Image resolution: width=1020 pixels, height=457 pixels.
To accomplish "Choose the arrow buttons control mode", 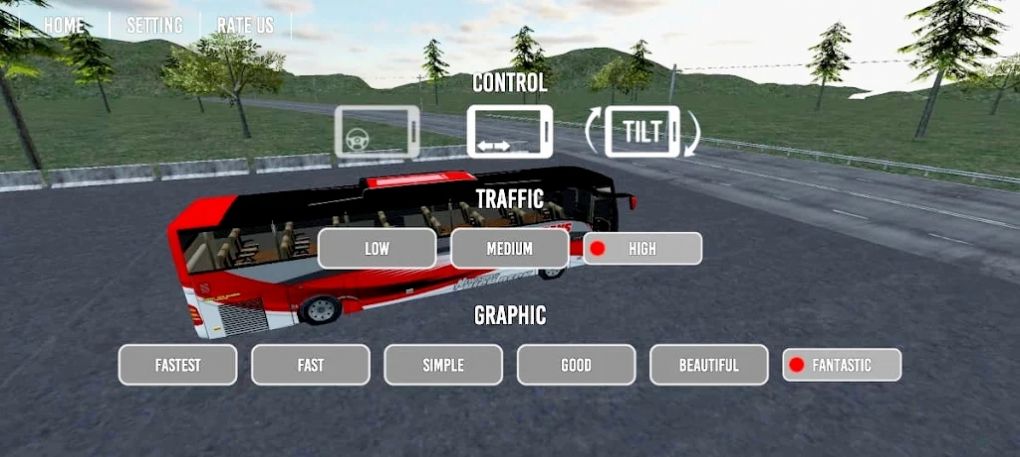I will coord(509,133).
